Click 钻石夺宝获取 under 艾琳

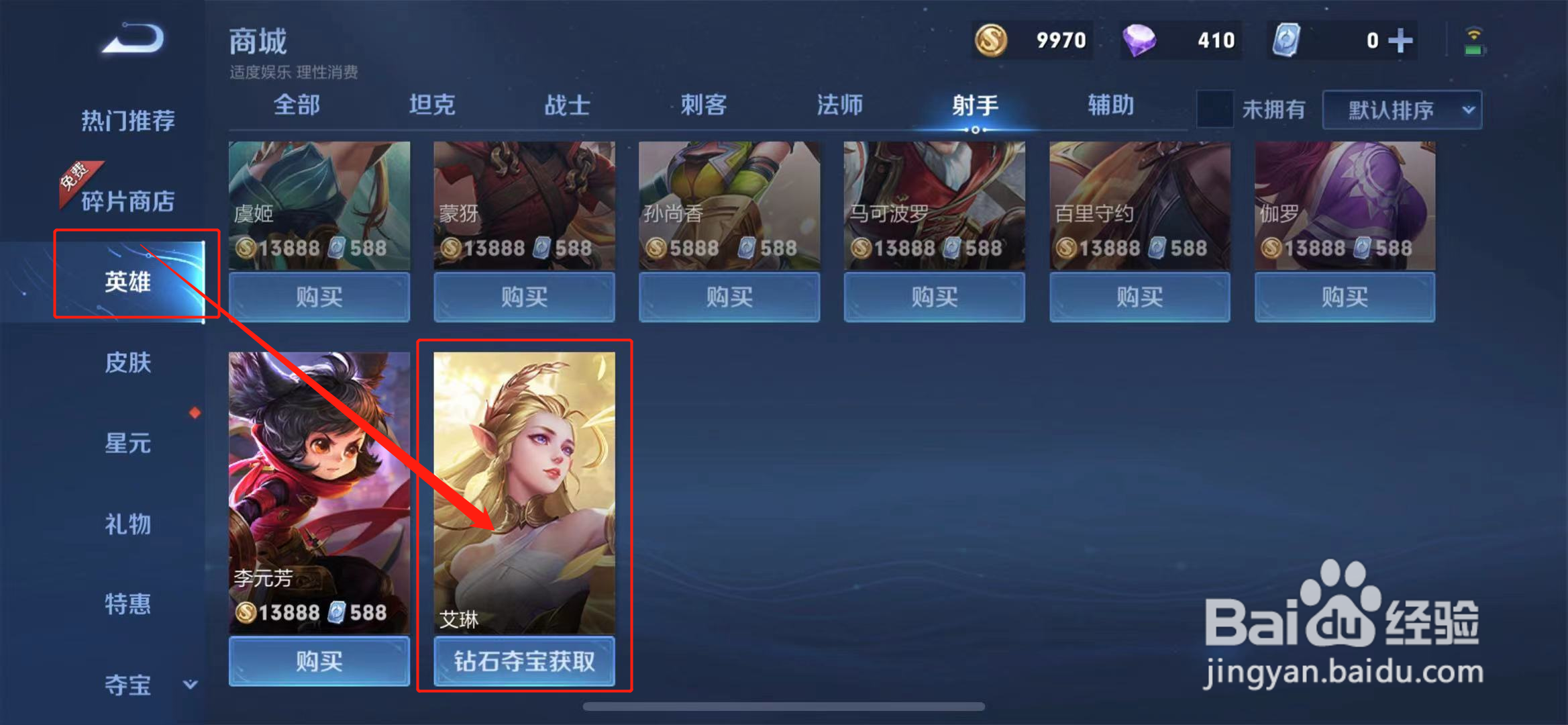(x=525, y=662)
